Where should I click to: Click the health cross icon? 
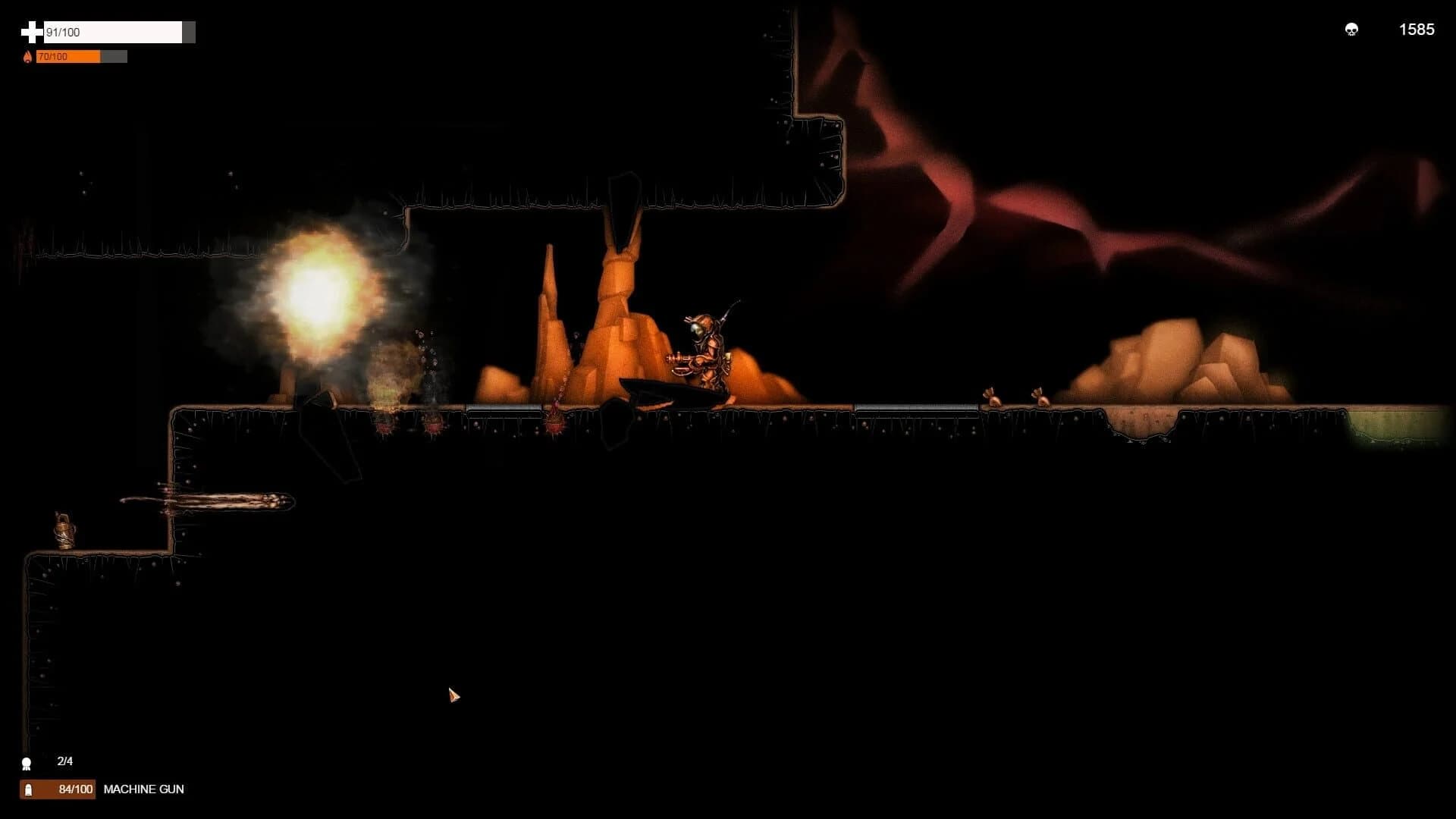pyautogui.click(x=30, y=32)
